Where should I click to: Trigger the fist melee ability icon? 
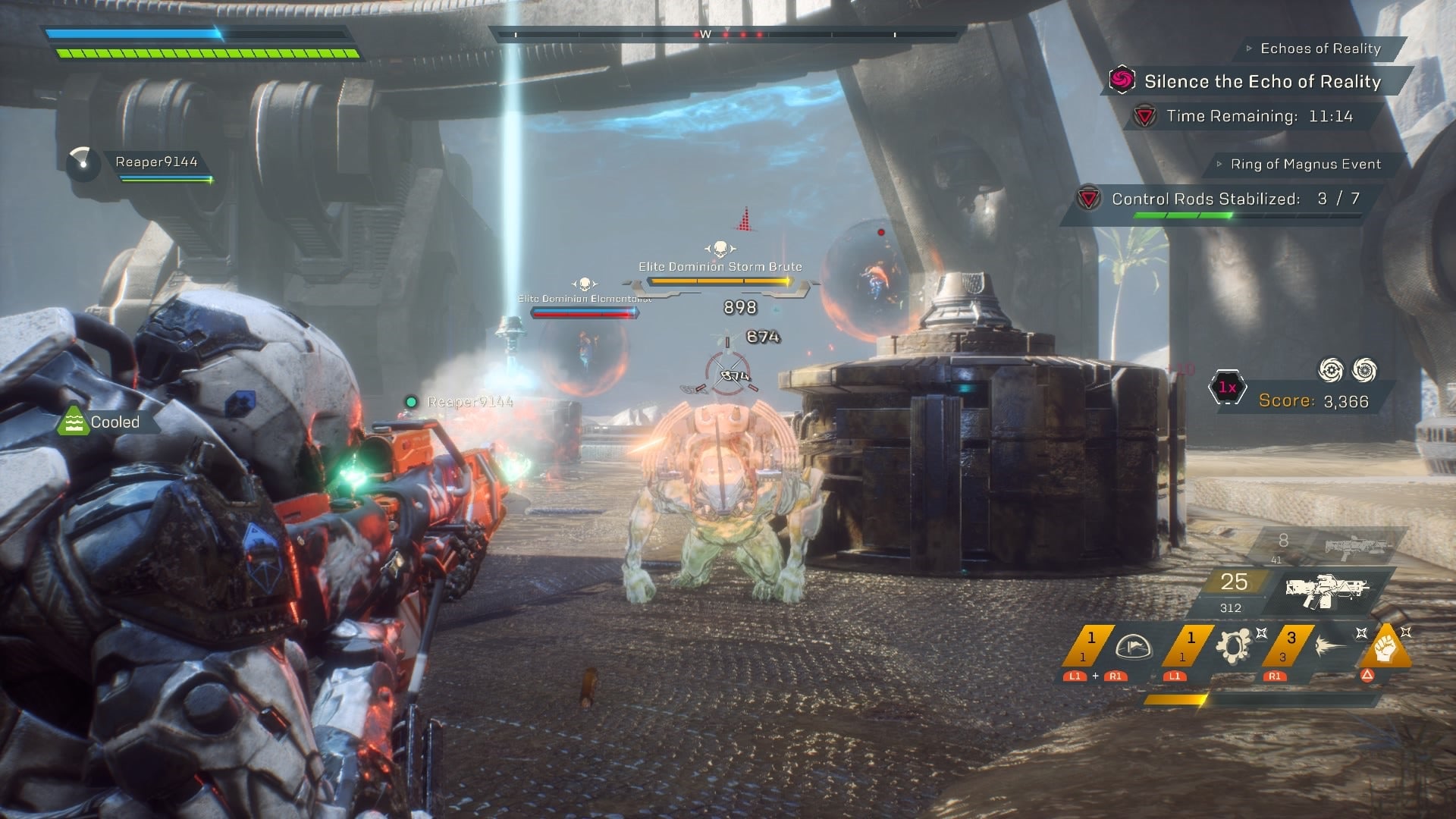pos(1386,648)
